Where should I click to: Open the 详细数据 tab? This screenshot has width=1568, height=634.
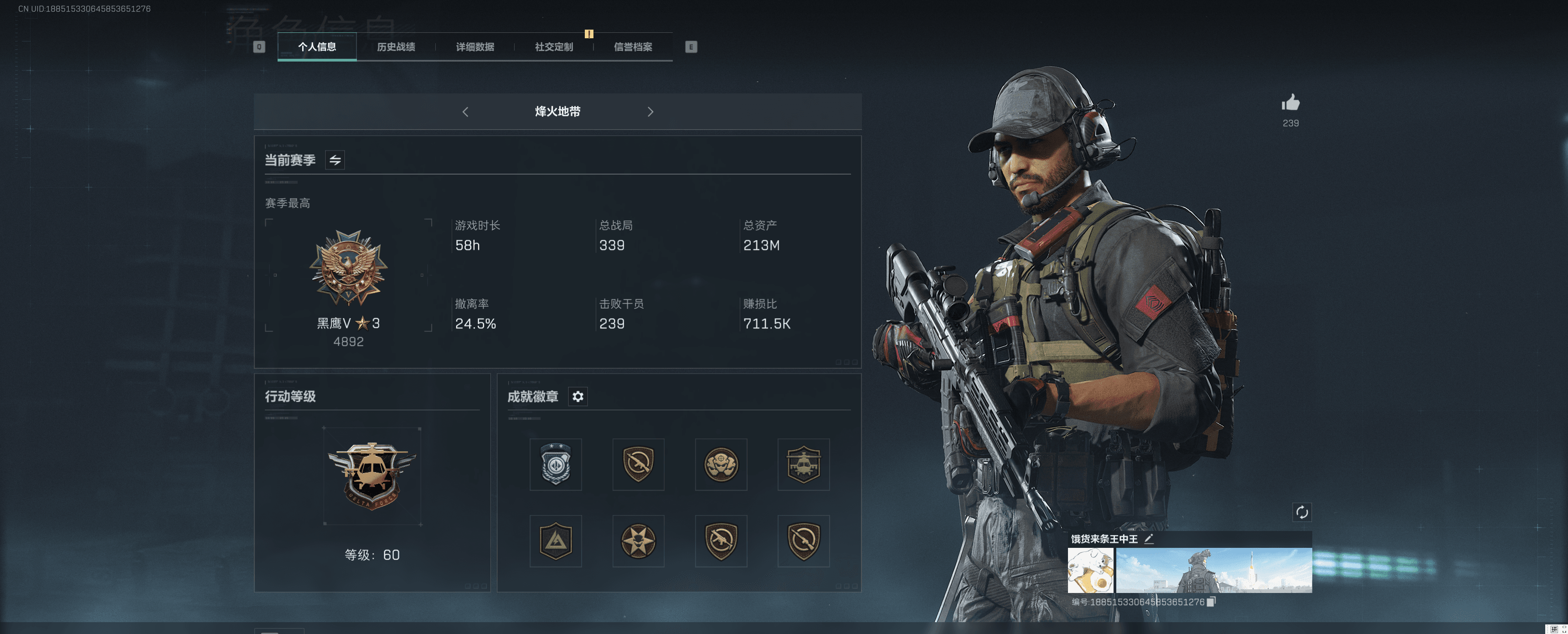click(475, 47)
